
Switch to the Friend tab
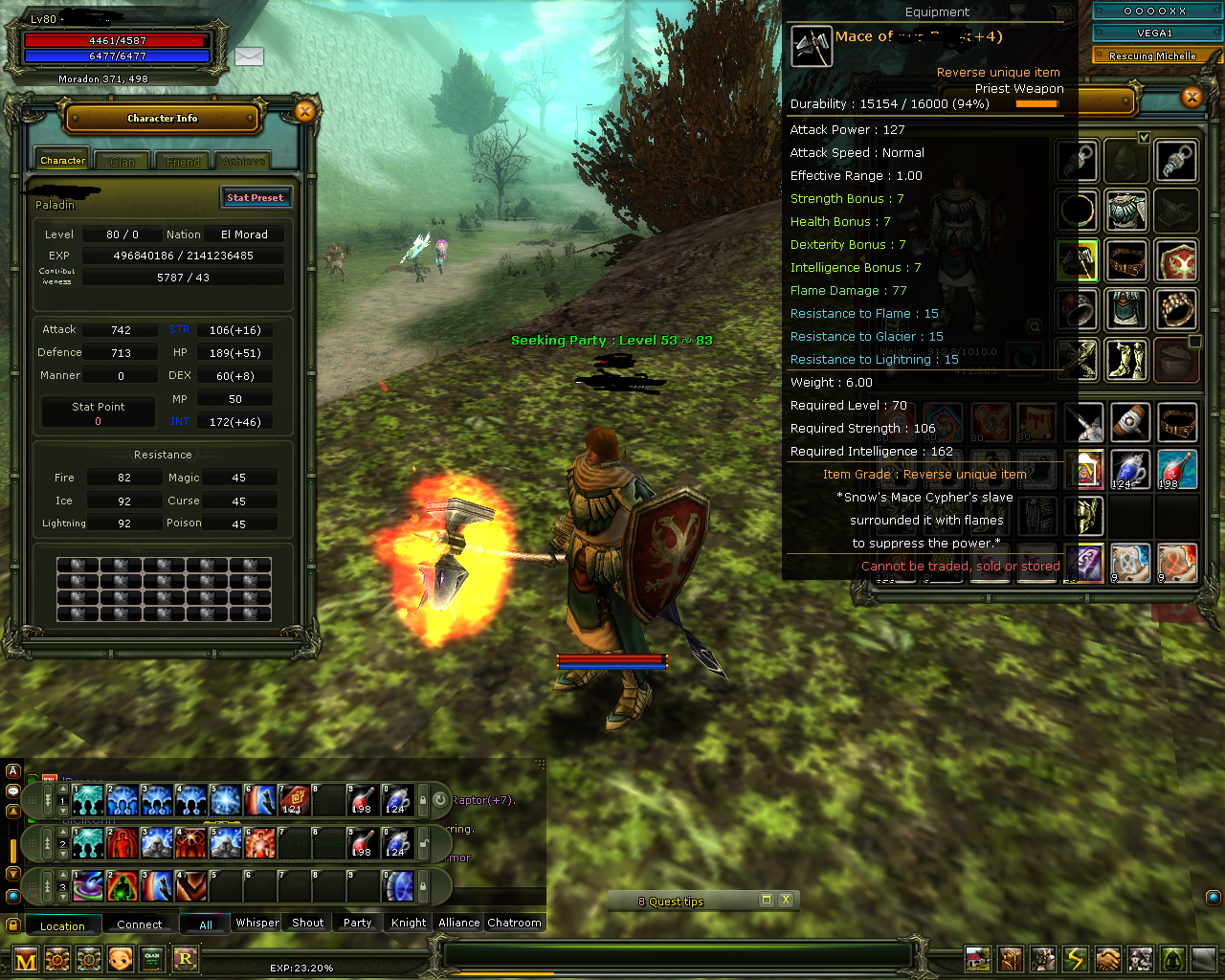coord(182,161)
